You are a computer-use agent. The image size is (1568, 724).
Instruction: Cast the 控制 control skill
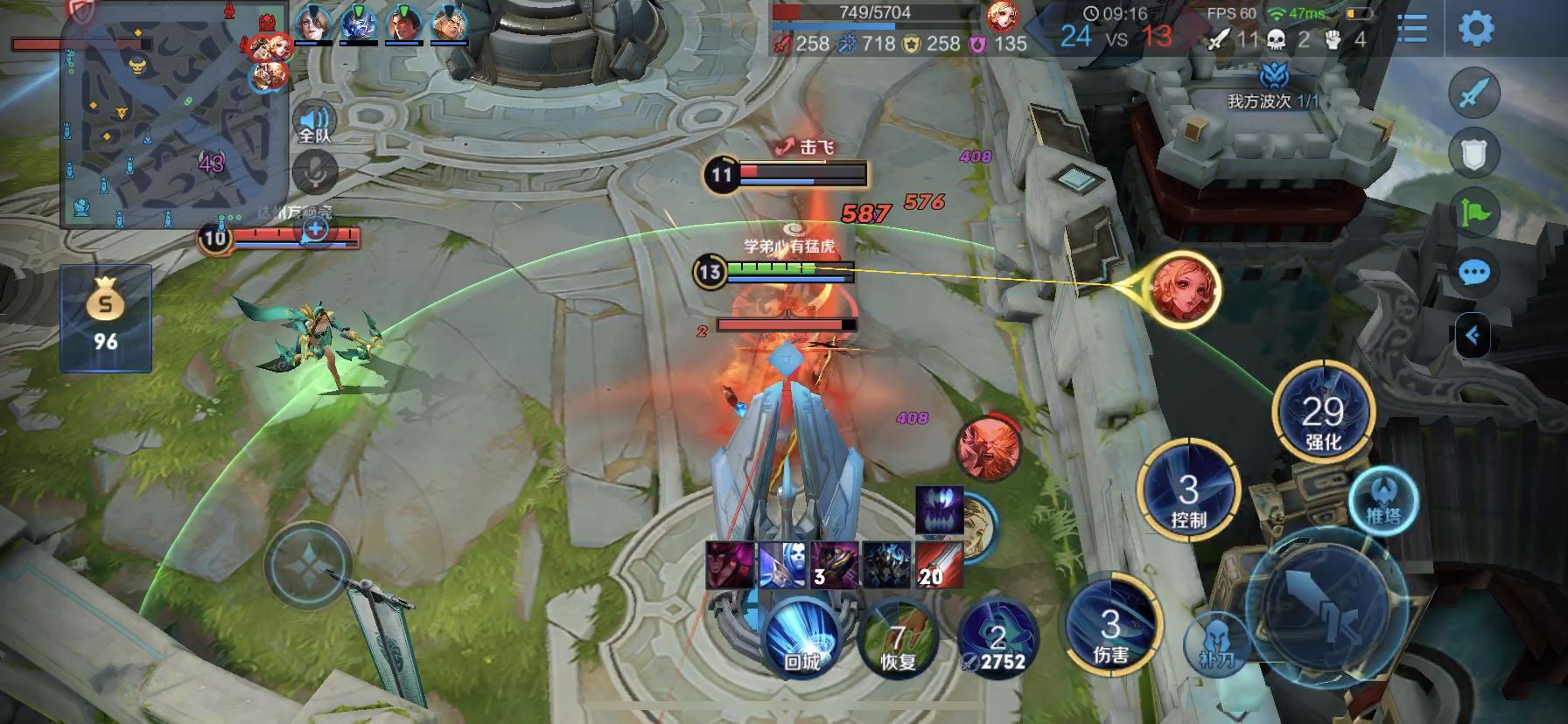click(x=1187, y=491)
